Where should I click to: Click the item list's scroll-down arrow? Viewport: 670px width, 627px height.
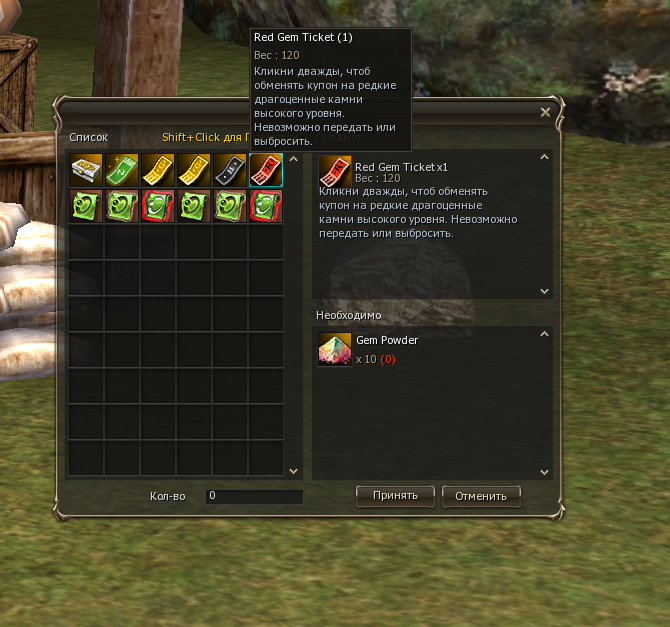click(293, 470)
